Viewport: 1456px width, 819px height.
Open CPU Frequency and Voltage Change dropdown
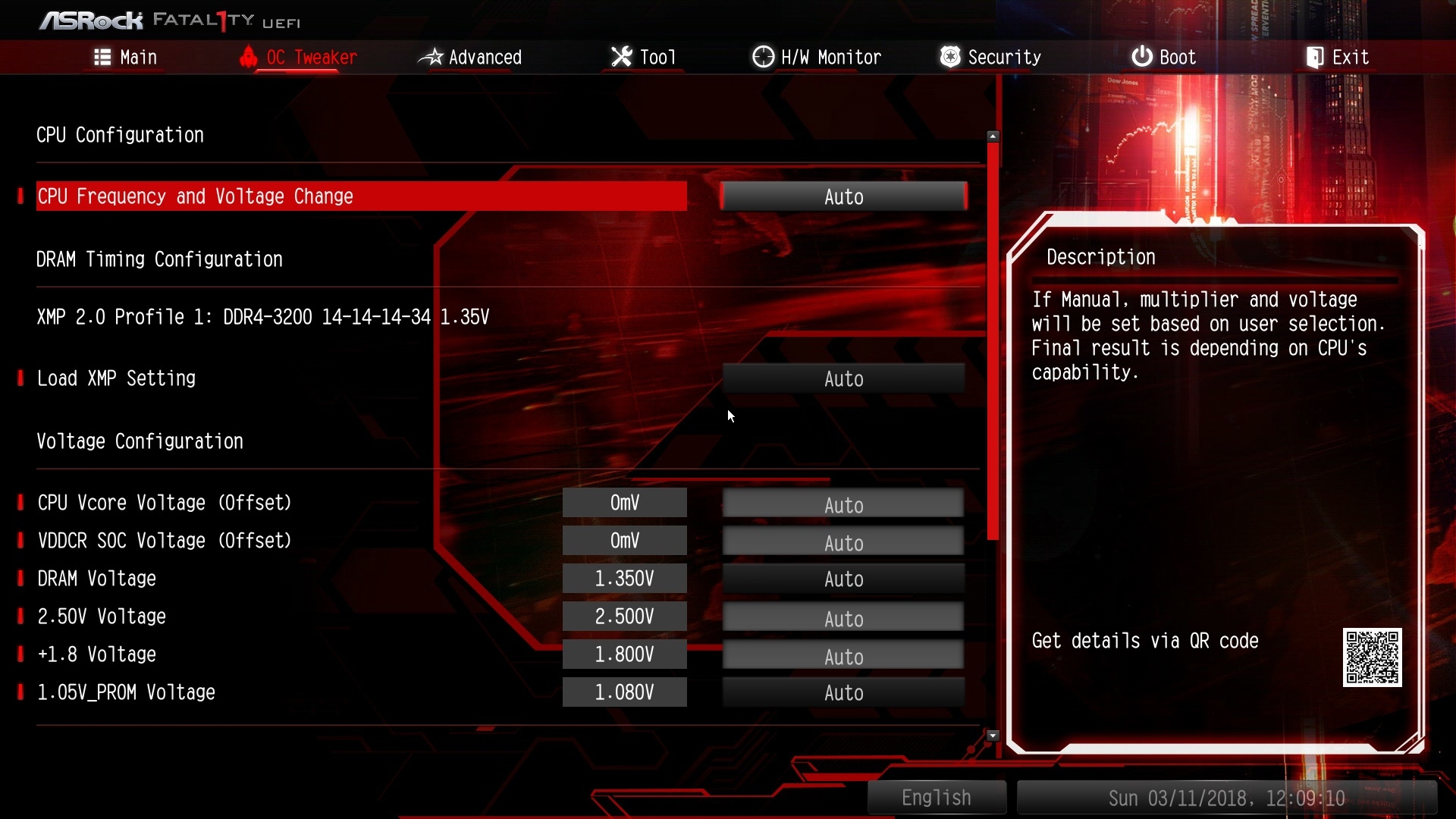tap(843, 197)
